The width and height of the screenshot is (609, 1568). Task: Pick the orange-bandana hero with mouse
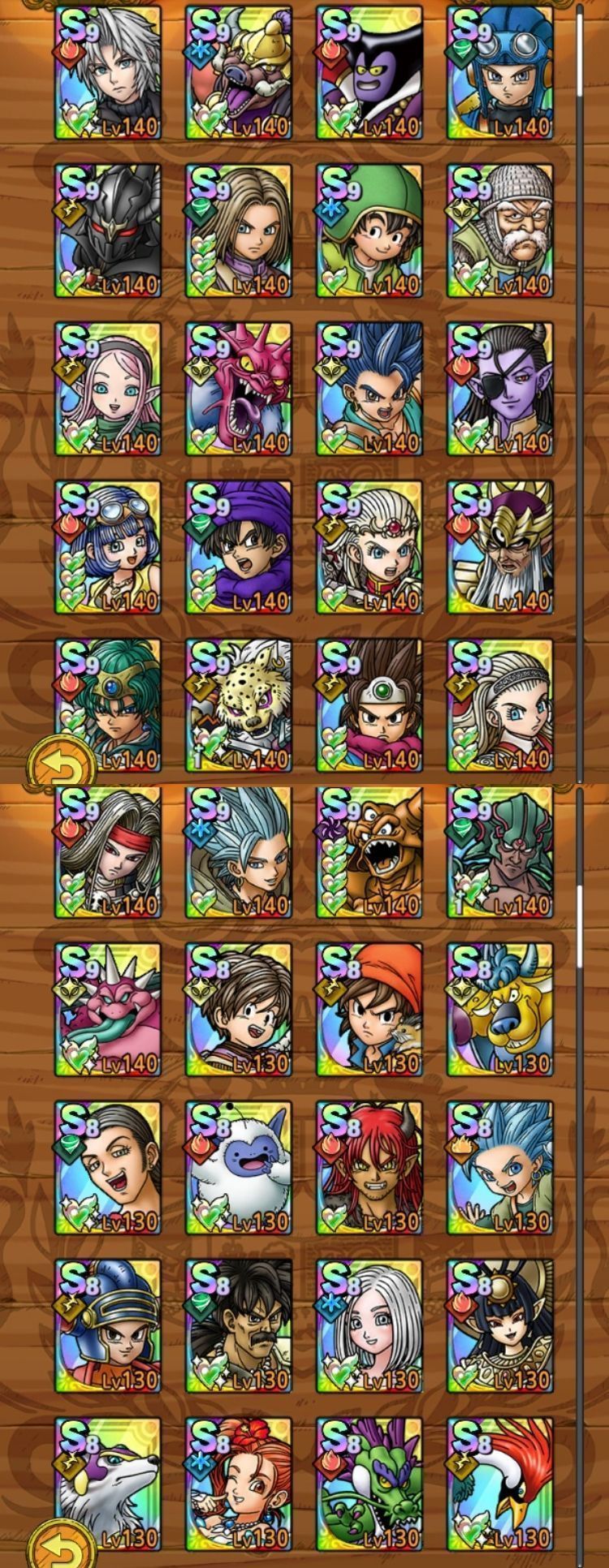point(369,1010)
